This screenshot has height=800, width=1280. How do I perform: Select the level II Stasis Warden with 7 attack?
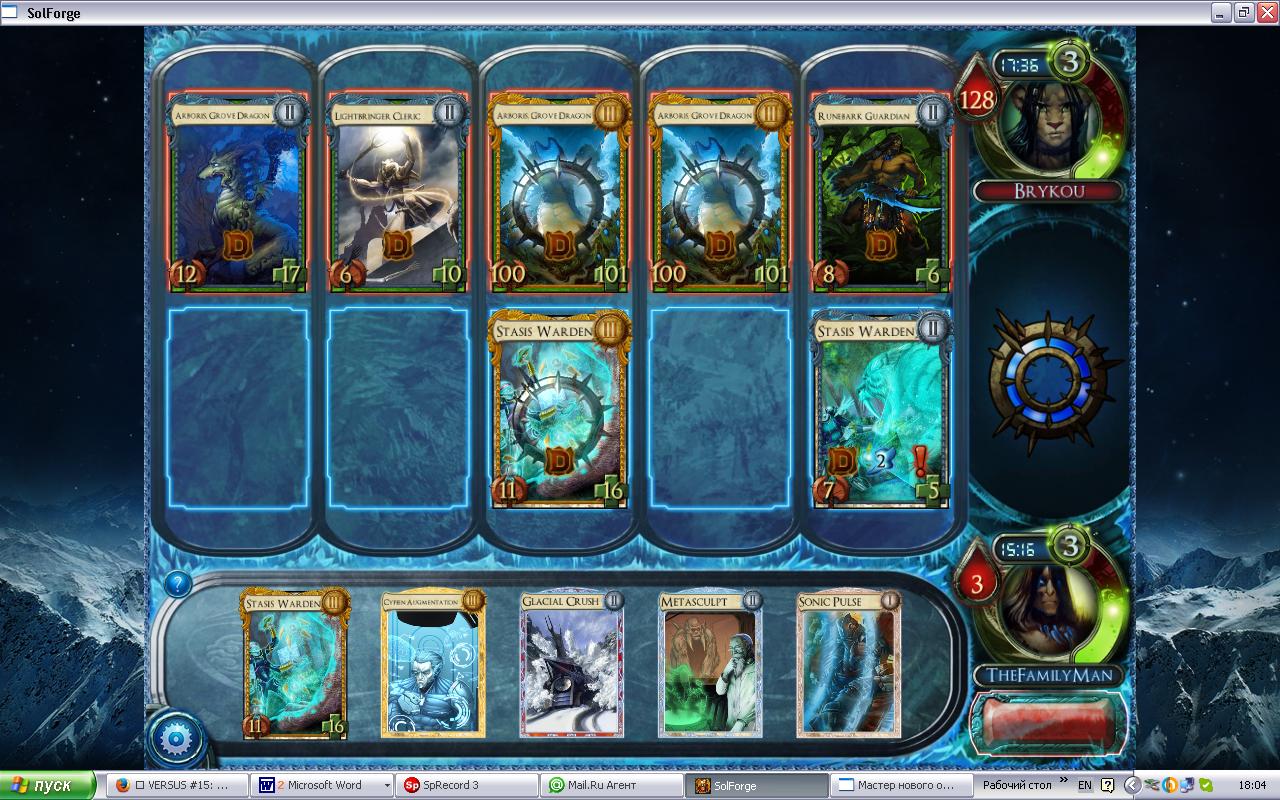point(880,410)
